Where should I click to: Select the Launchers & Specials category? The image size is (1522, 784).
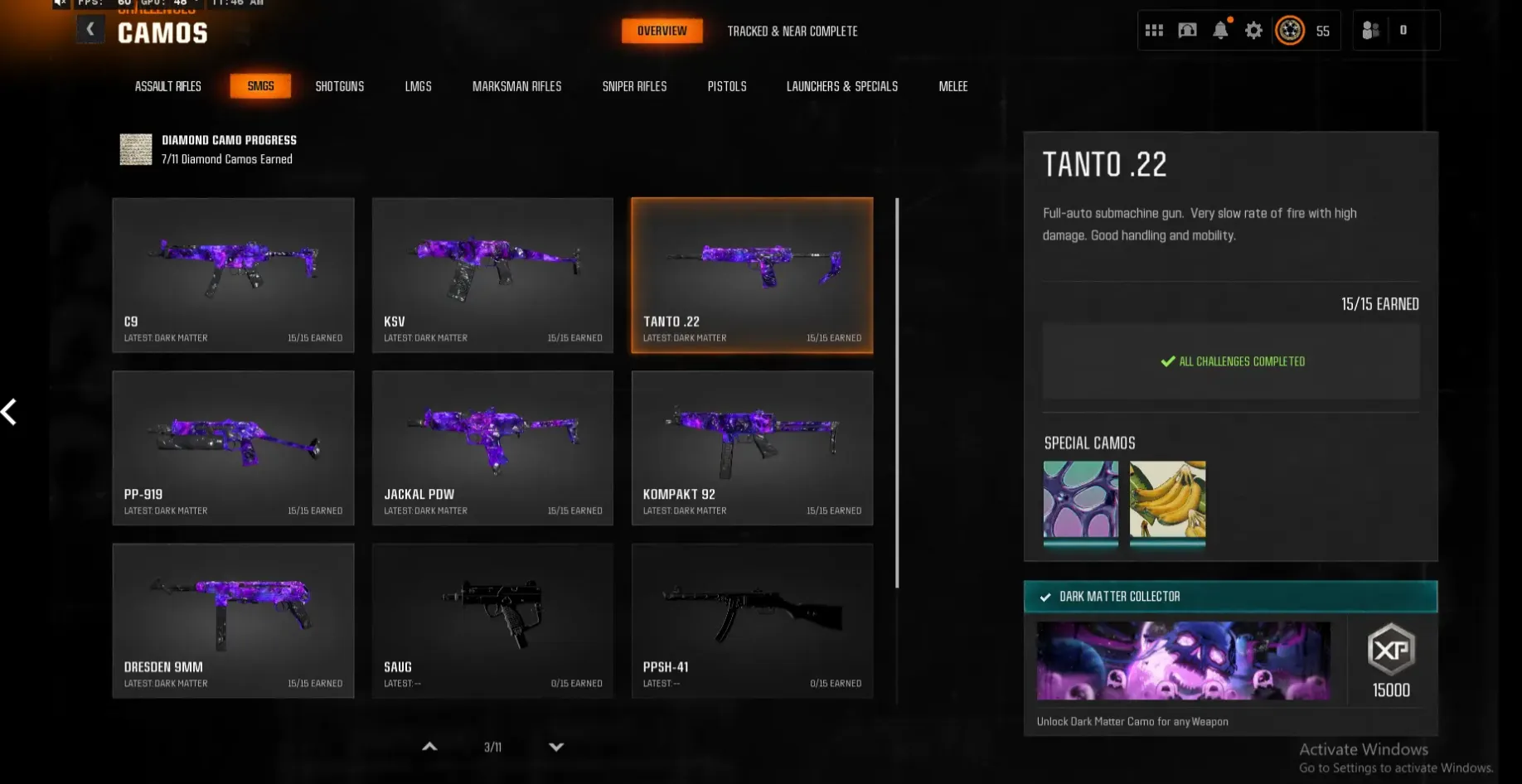click(841, 85)
